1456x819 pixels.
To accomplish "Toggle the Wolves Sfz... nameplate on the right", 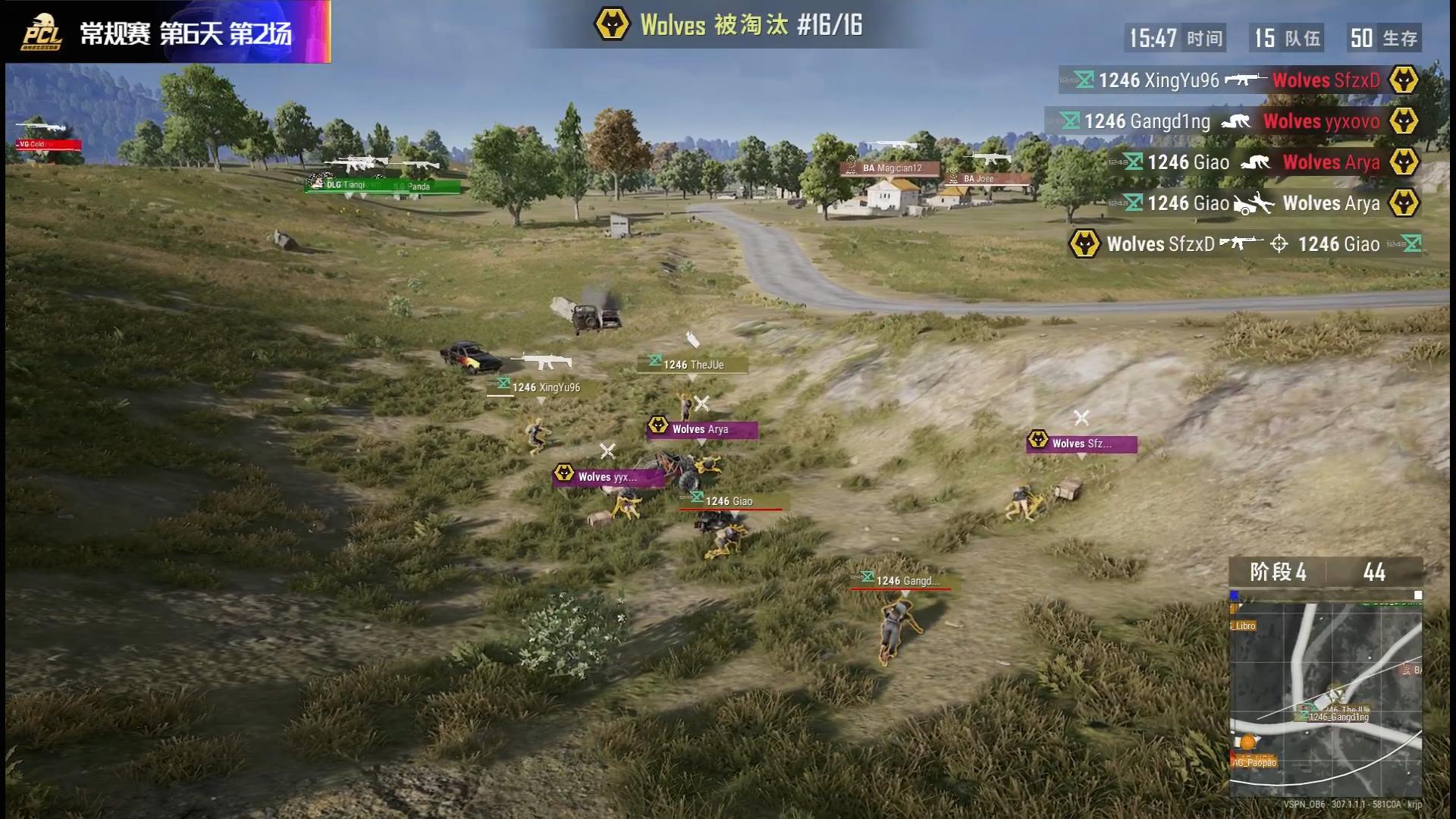I will pos(1080,443).
